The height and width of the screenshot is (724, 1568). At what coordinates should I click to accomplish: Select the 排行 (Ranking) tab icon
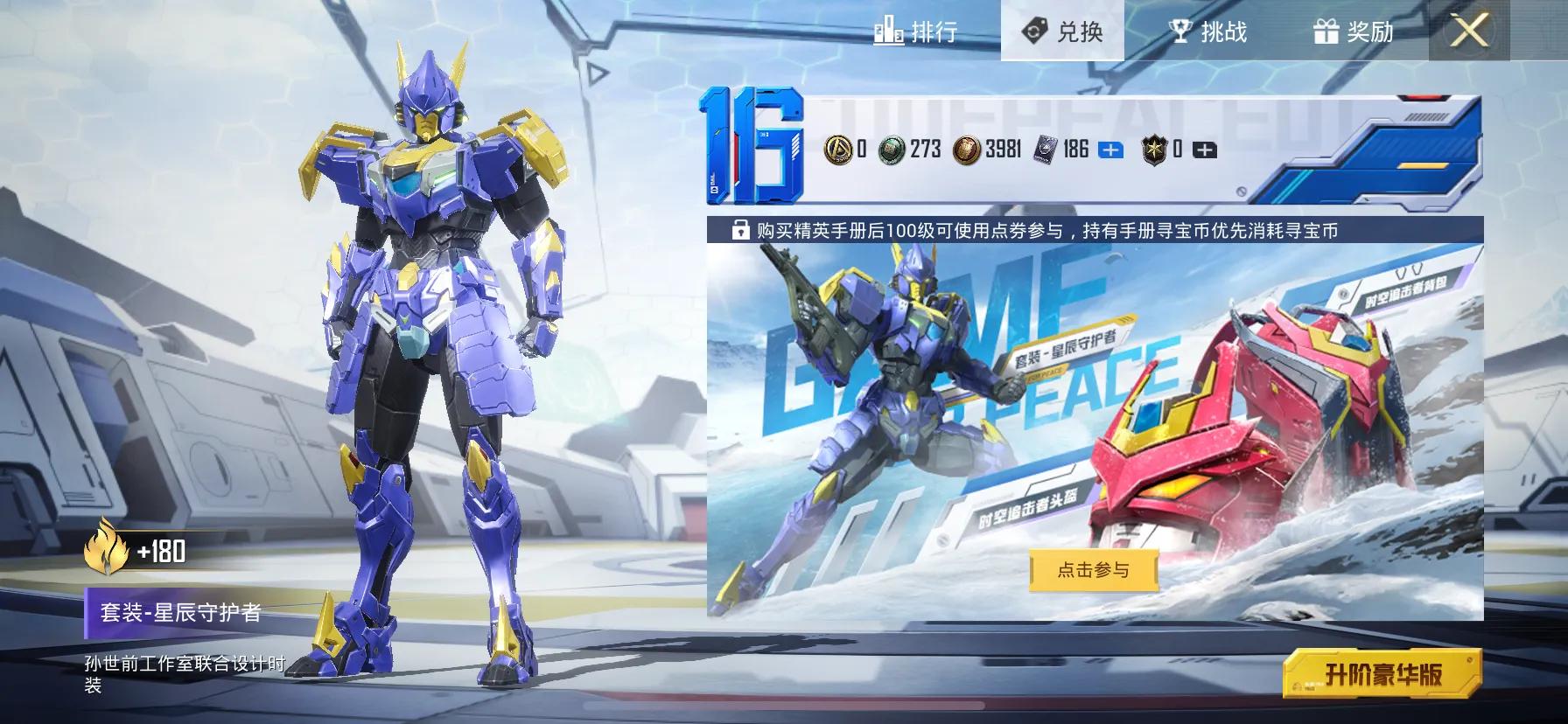click(x=887, y=31)
